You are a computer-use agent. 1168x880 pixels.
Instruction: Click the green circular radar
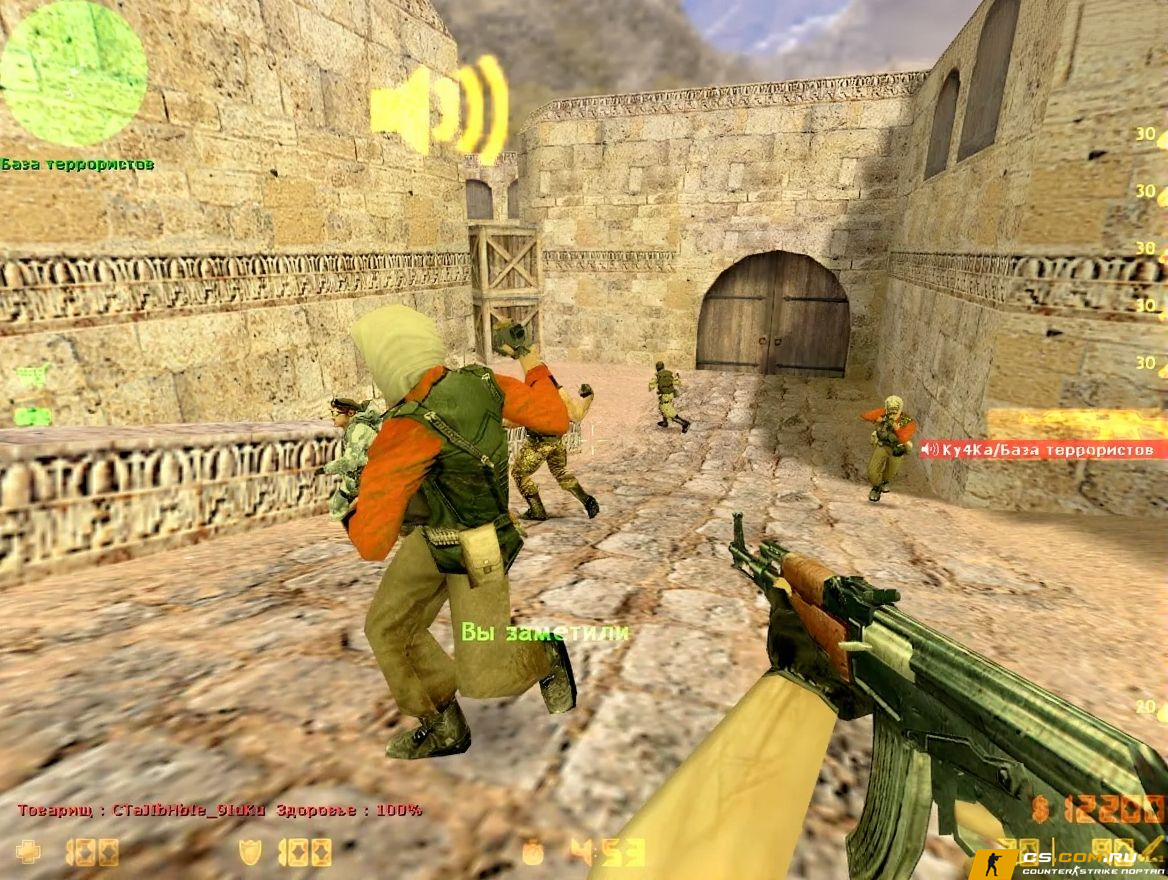coord(73,72)
